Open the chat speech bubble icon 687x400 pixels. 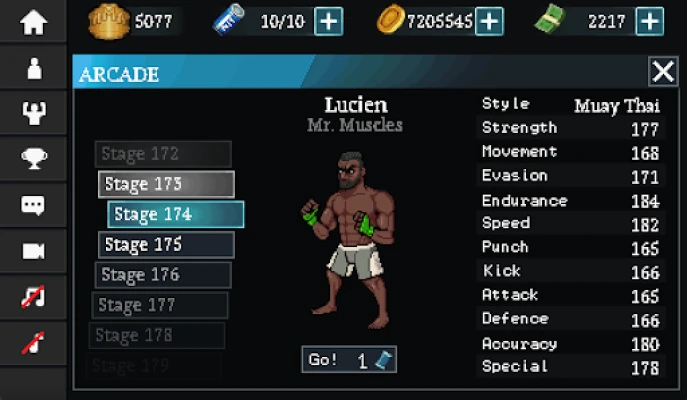[34, 204]
